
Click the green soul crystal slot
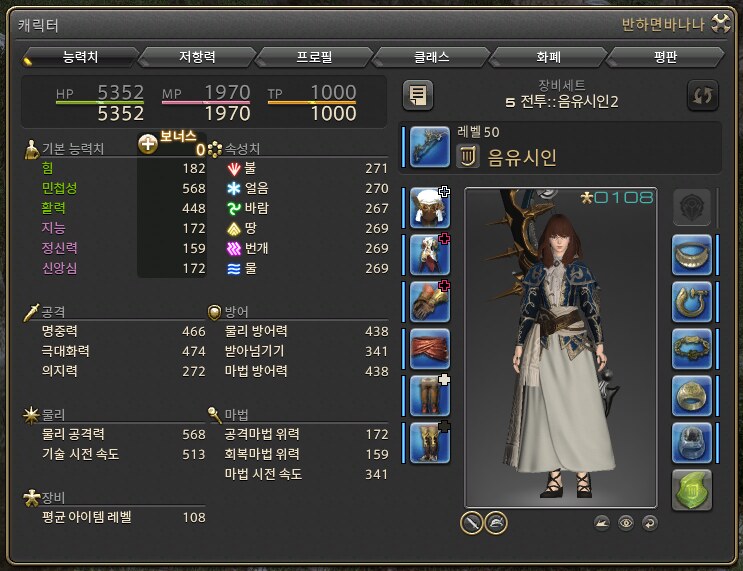pyautogui.click(x=691, y=489)
